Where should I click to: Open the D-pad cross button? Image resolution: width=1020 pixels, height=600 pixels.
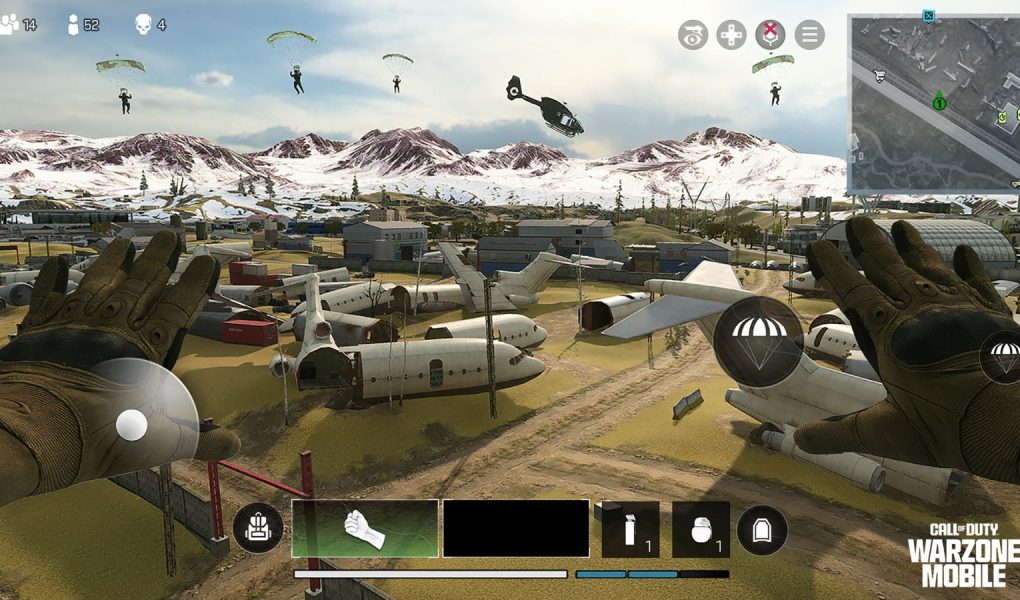(x=731, y=35)
